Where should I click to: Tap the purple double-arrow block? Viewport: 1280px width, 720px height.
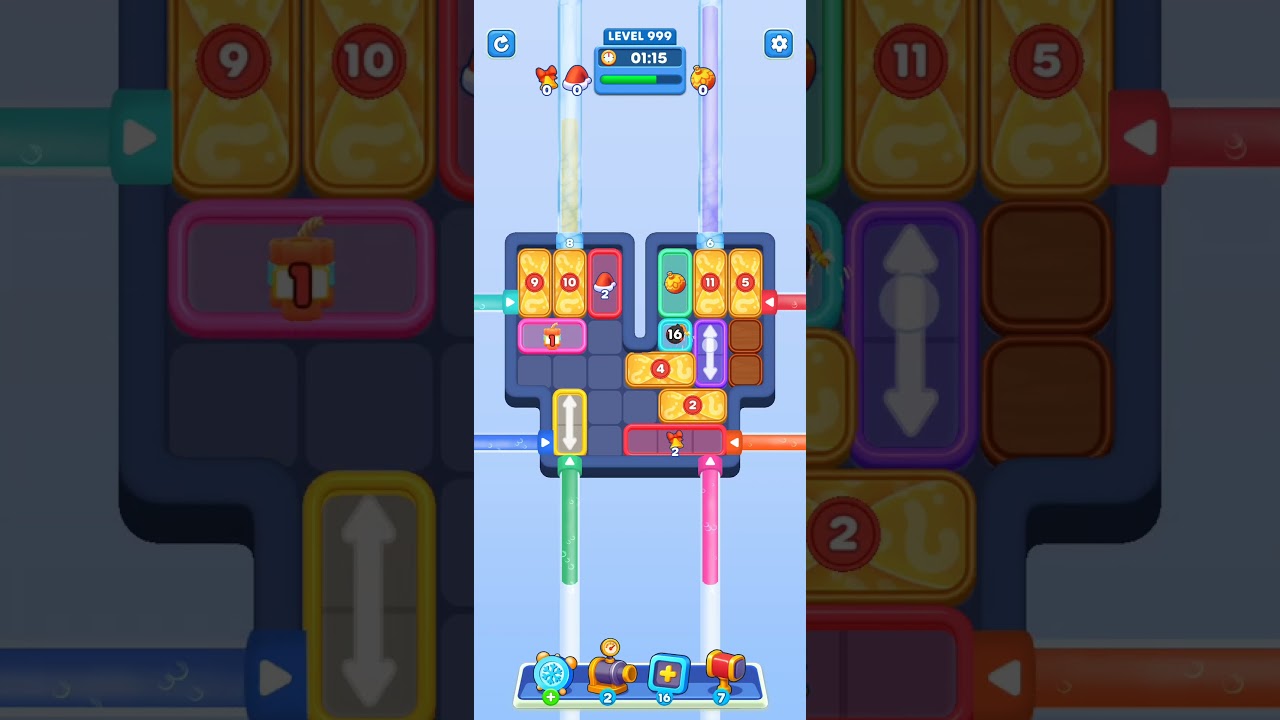pyautogui.click(x=710, y=353)
